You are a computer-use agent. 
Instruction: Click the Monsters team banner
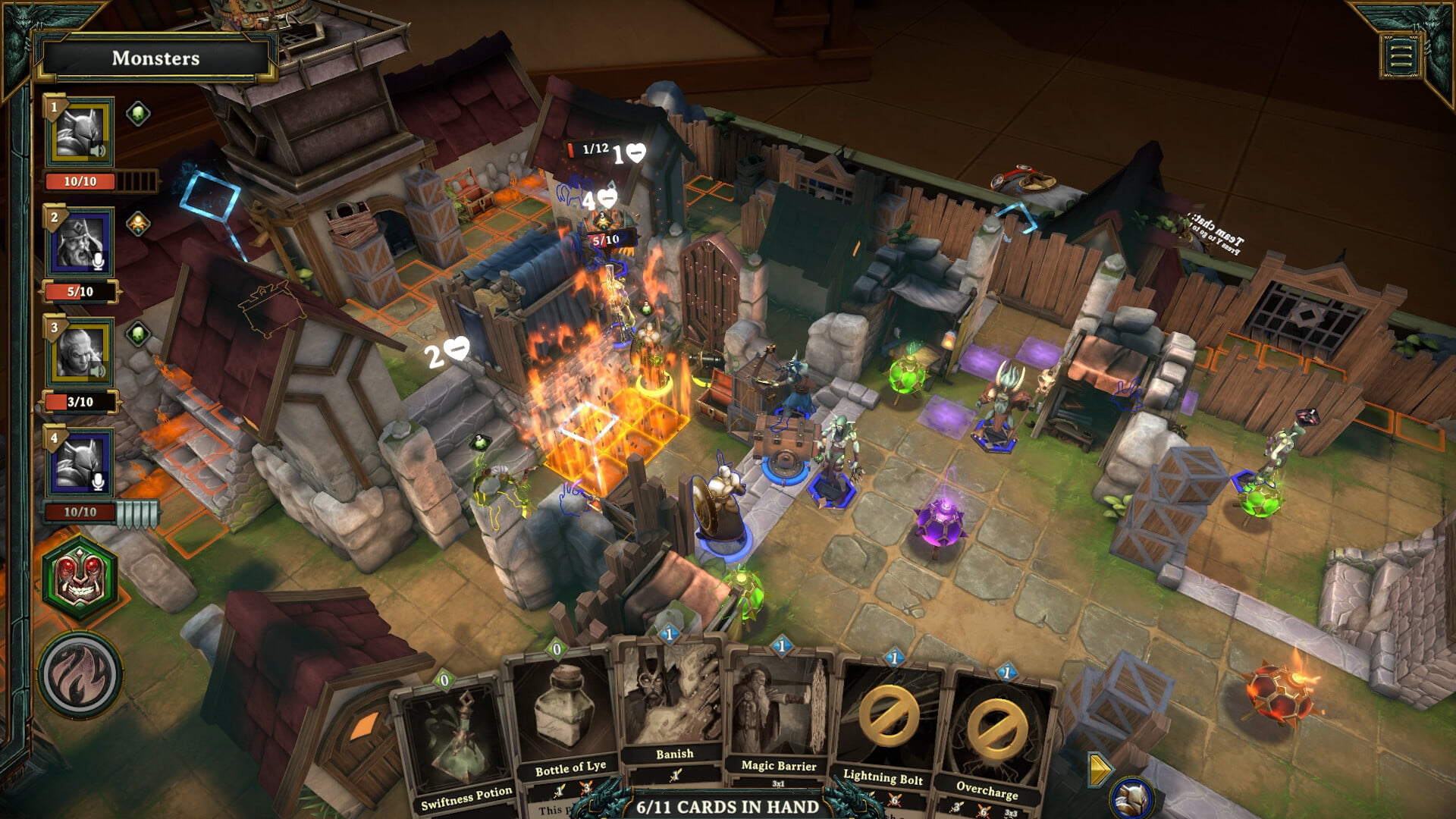[x=155, y=58]
